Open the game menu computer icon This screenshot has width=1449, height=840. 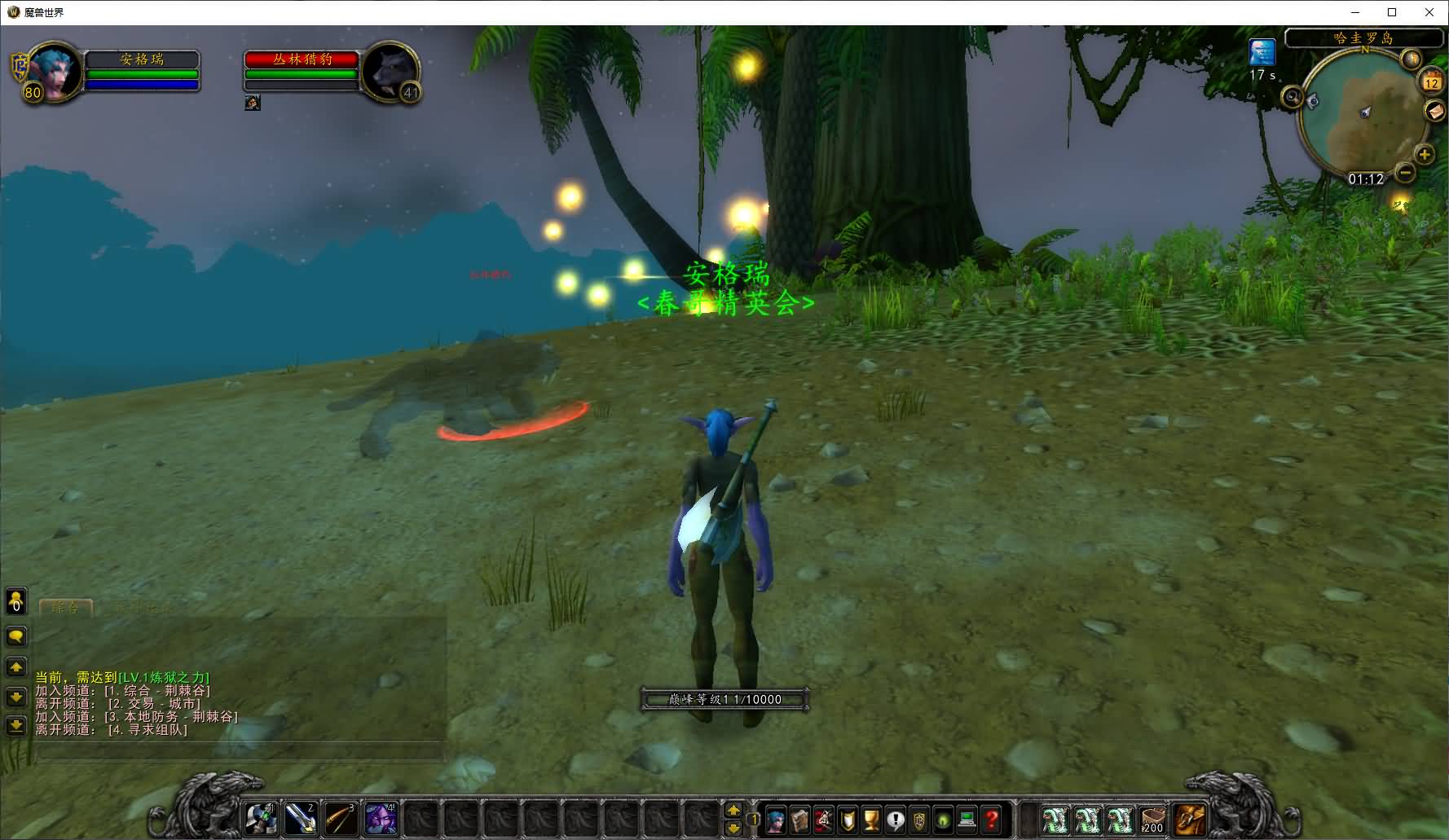[967, 820]
